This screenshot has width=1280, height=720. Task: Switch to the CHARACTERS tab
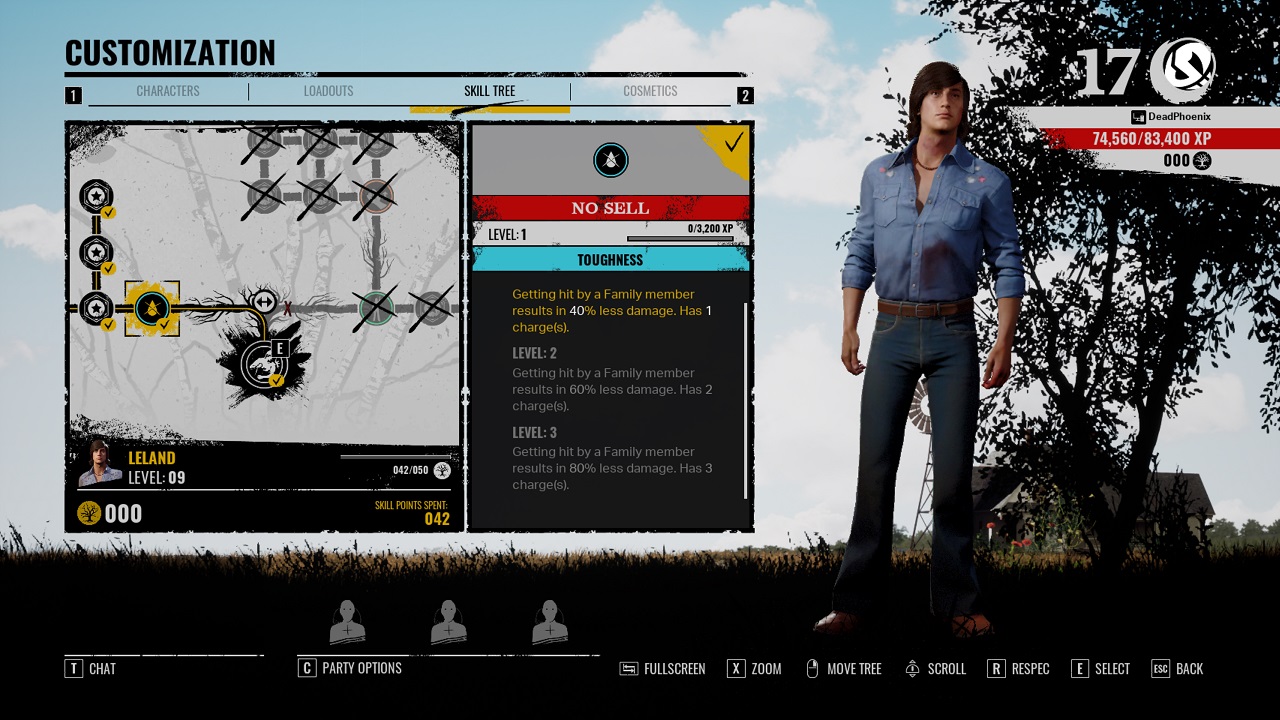tap(167, 91)
